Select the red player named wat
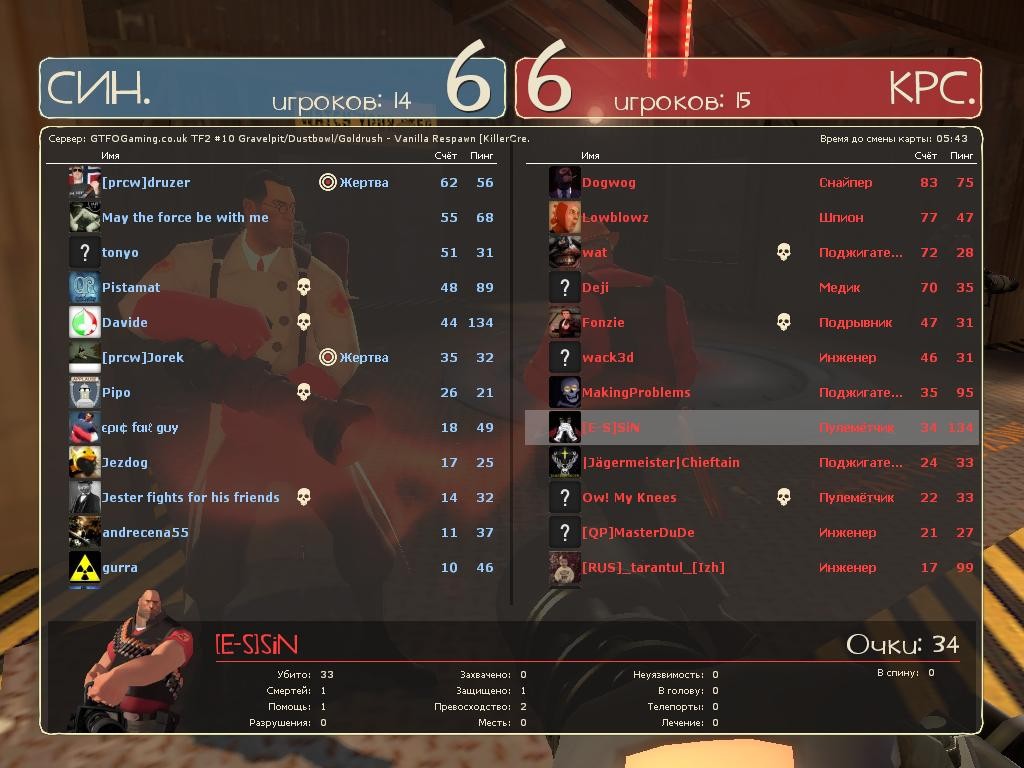Image resolution: width=1024 pixels, height=768 pixels. [x=595, y=253]
